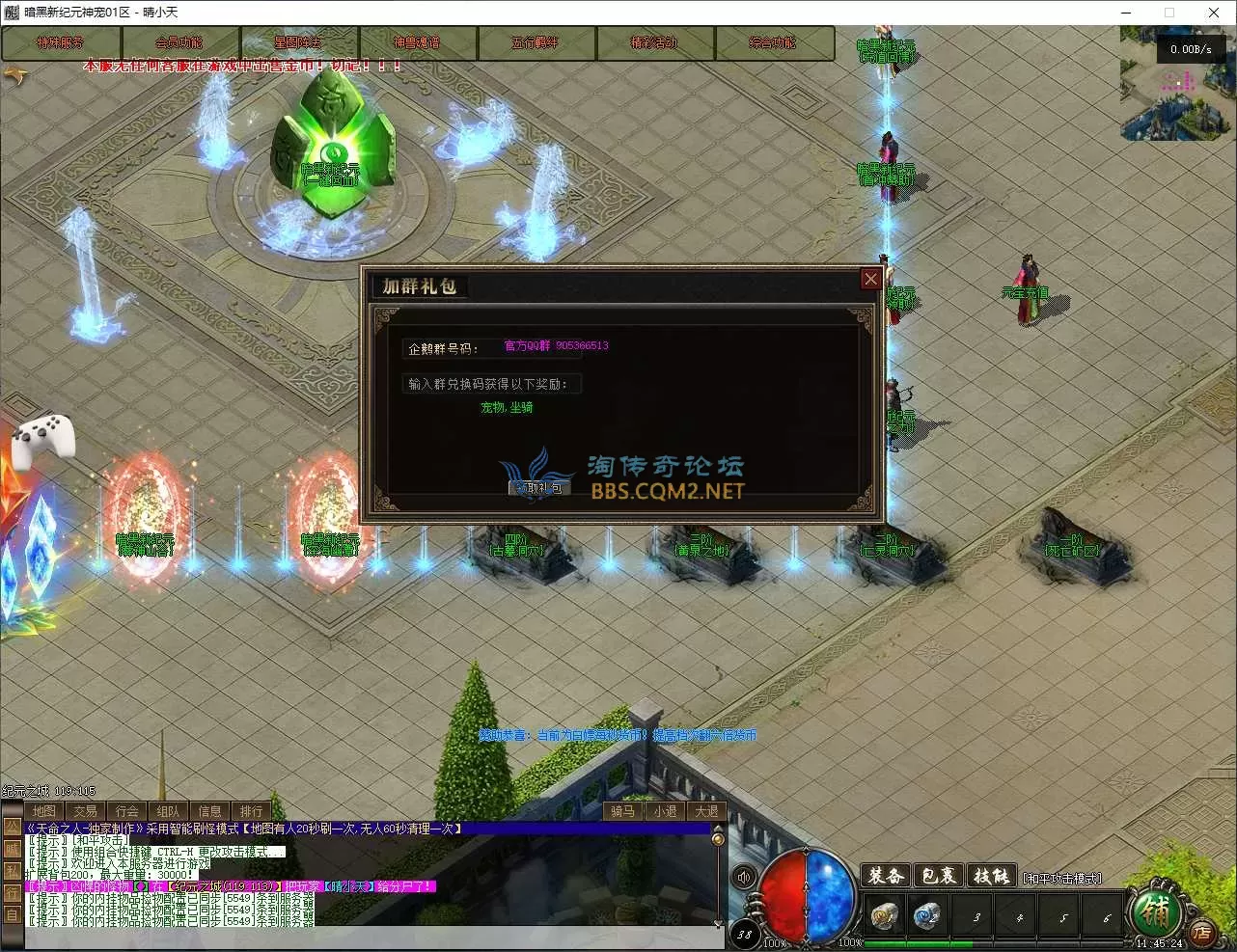The width and height of the screenshot is (1237, 952).
Task: Open the 神兽魂谱 menu
Action: pyautogui.click(x=417, y=43)
